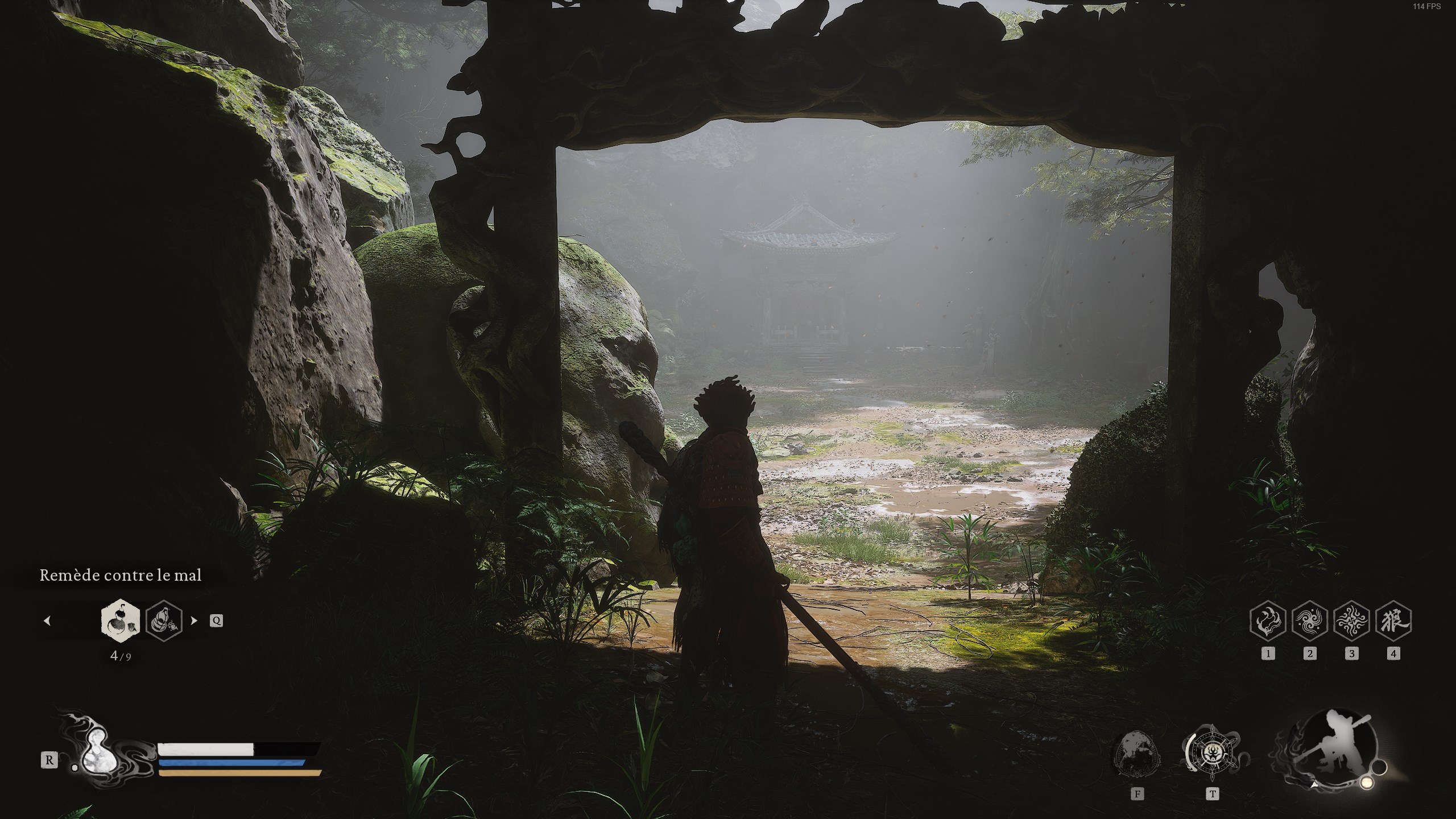This screenshot has width=1456, height=819.
Task: Click the 4/9 item count text
Action: pyautogui.click(x=121, y=656)
